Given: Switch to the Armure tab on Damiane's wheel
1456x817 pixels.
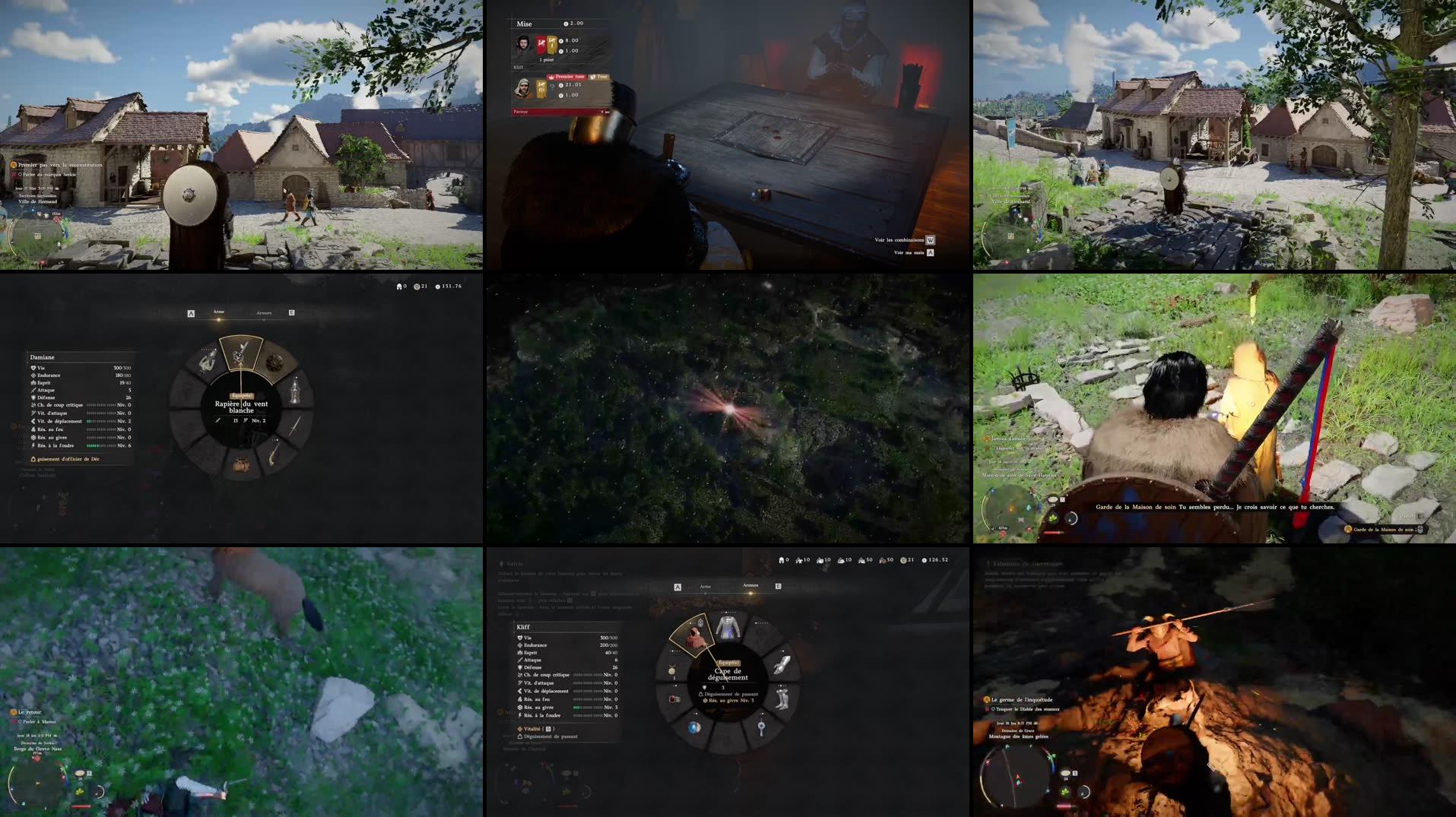Looking at the screenshot, I should [264, 313].
